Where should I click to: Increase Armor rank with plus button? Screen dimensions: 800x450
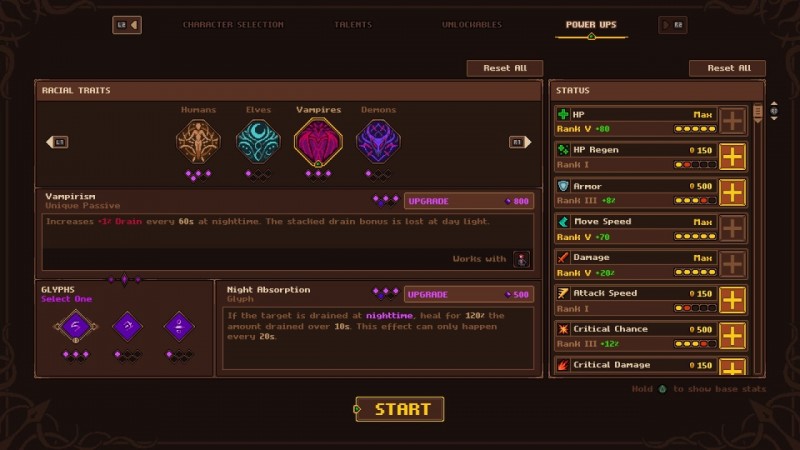tap(733, 193)
